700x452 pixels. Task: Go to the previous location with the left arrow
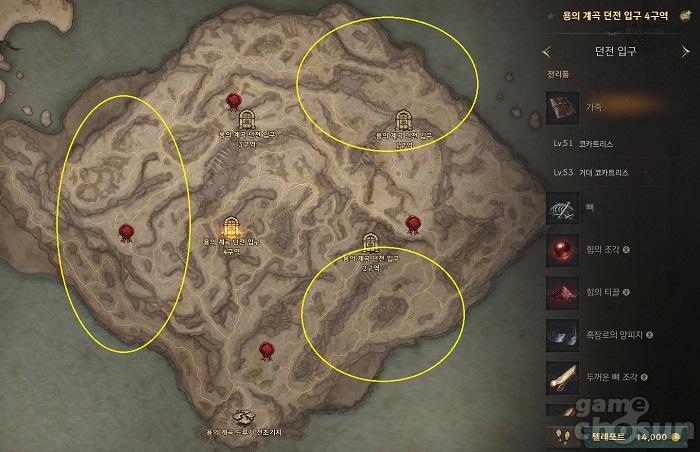coord(548,51)
